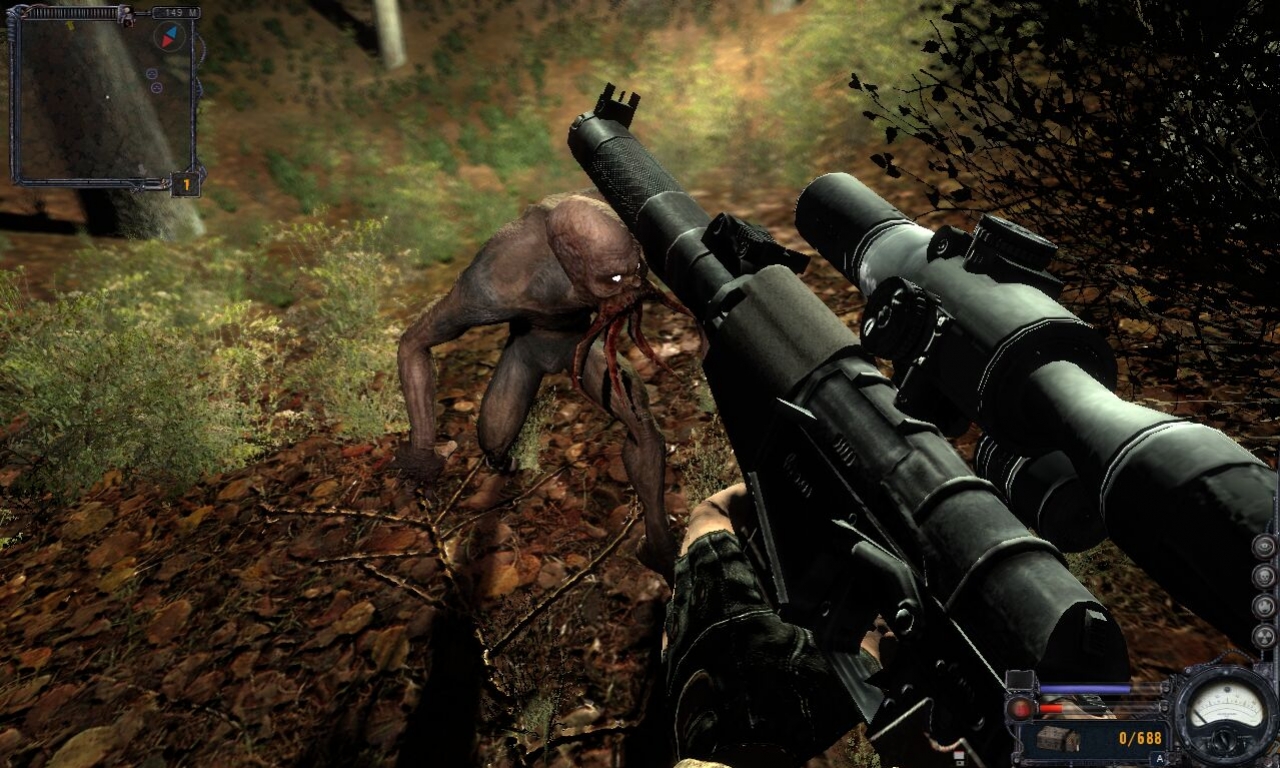Click the knob below the detector gauge
This screenshot has height=768, width=1280.
tap(1223, 740)
